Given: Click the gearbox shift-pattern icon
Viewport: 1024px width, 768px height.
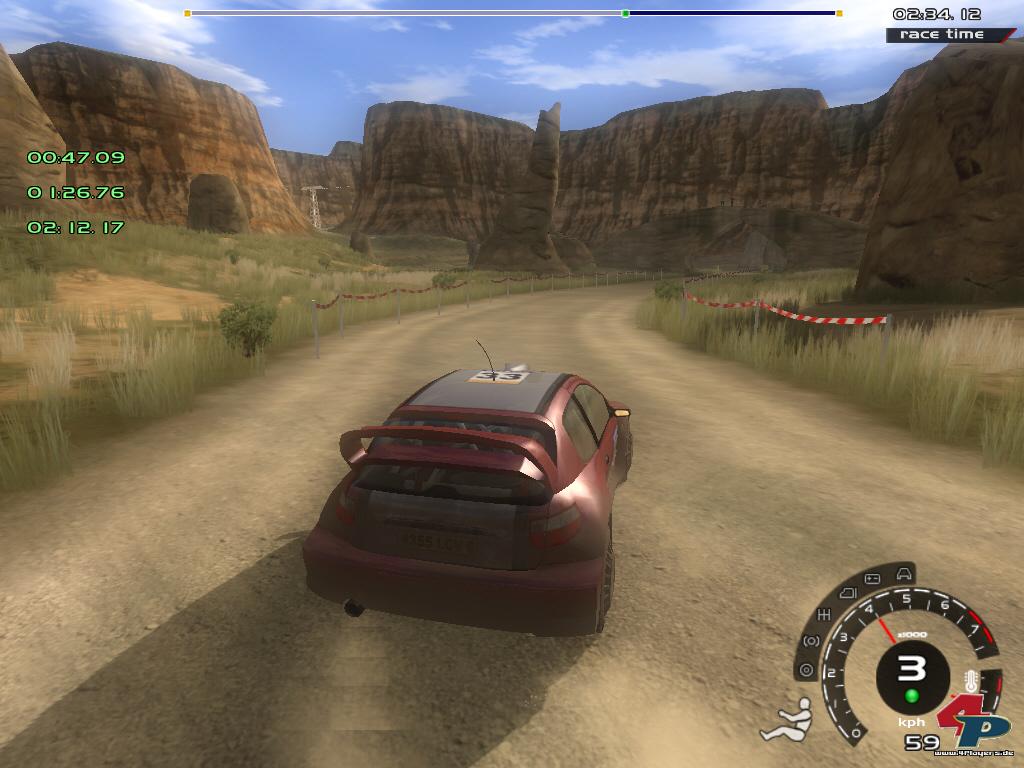Looking at the screenshot, I should click(x=826, y=613).
